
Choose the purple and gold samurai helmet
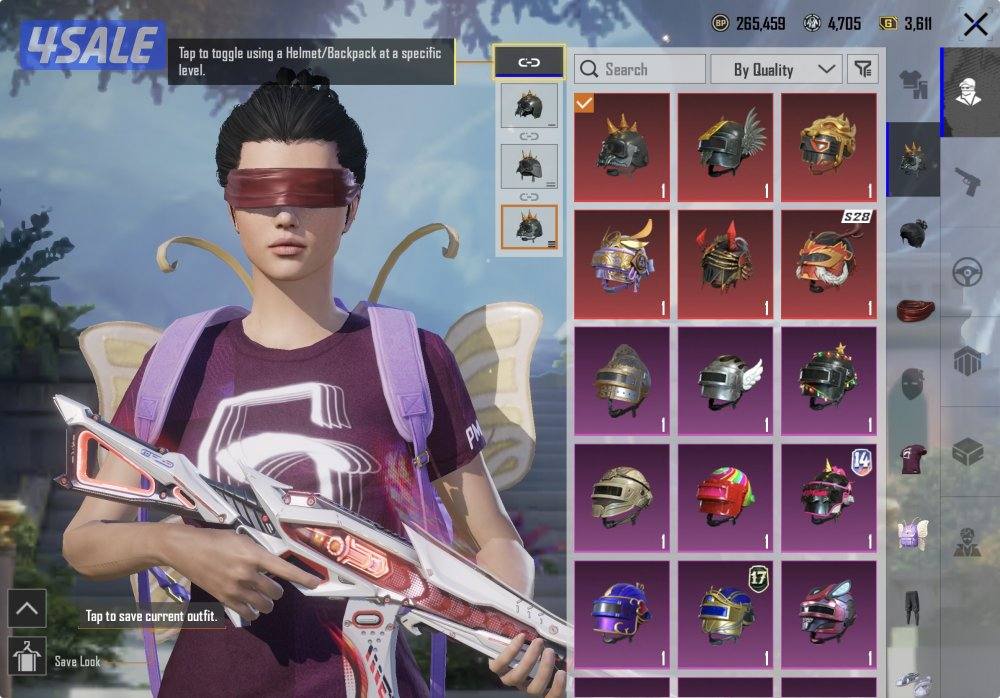[x=621, y=264]
